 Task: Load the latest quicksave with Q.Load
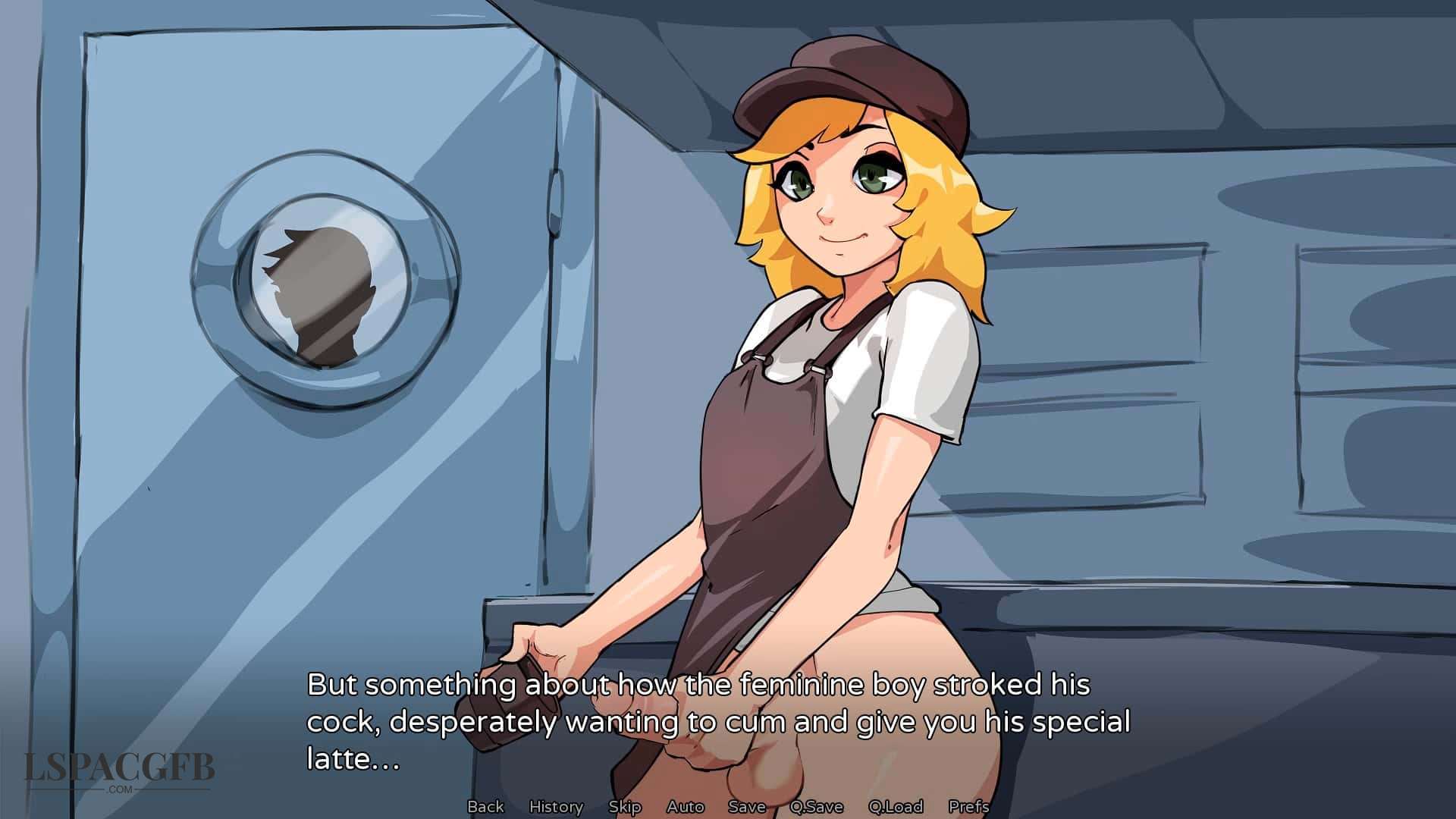click(x=896, y=807)
